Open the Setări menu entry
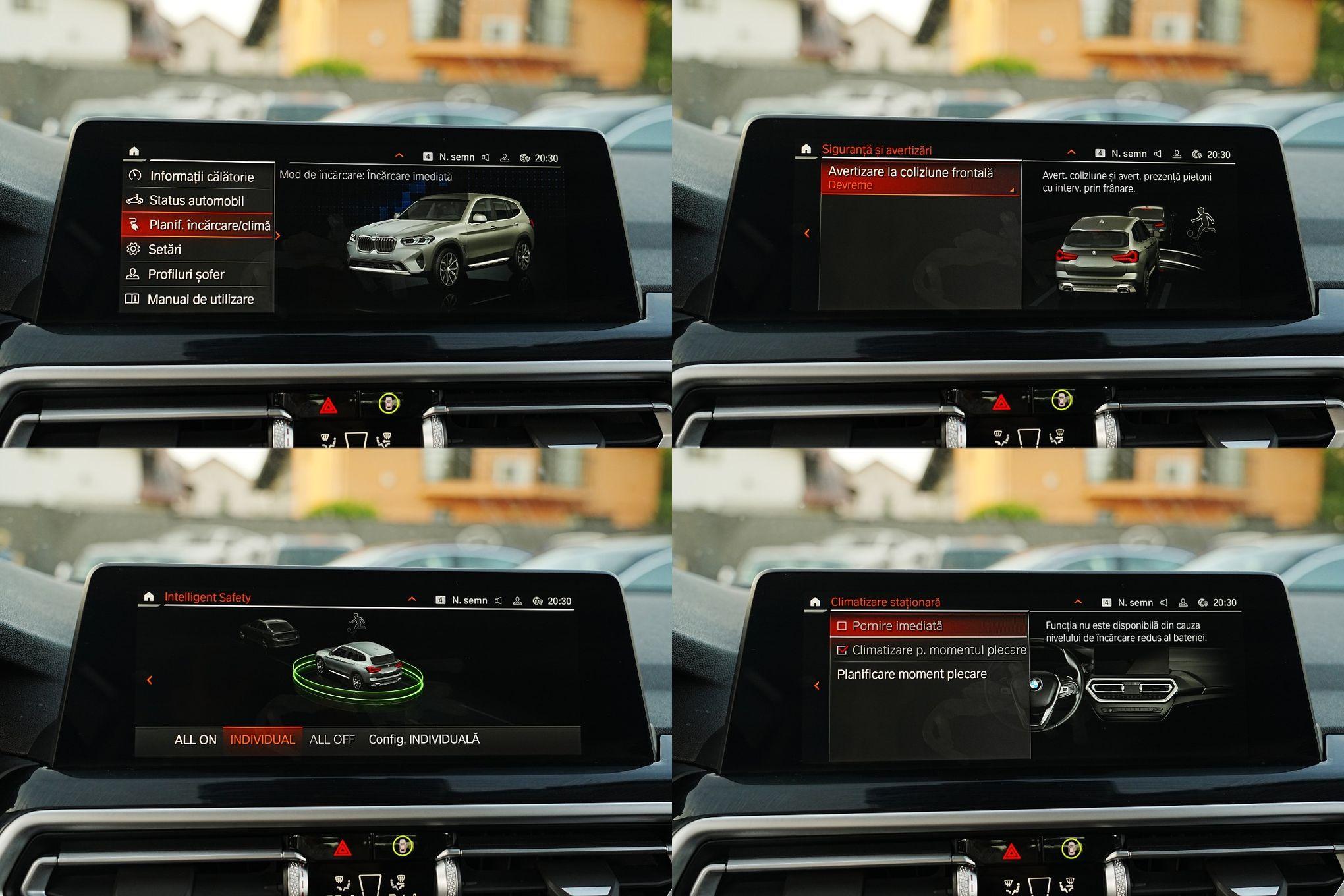Image resolution: width=1344 pixels, height=896 pixels. tap(165, 250)
